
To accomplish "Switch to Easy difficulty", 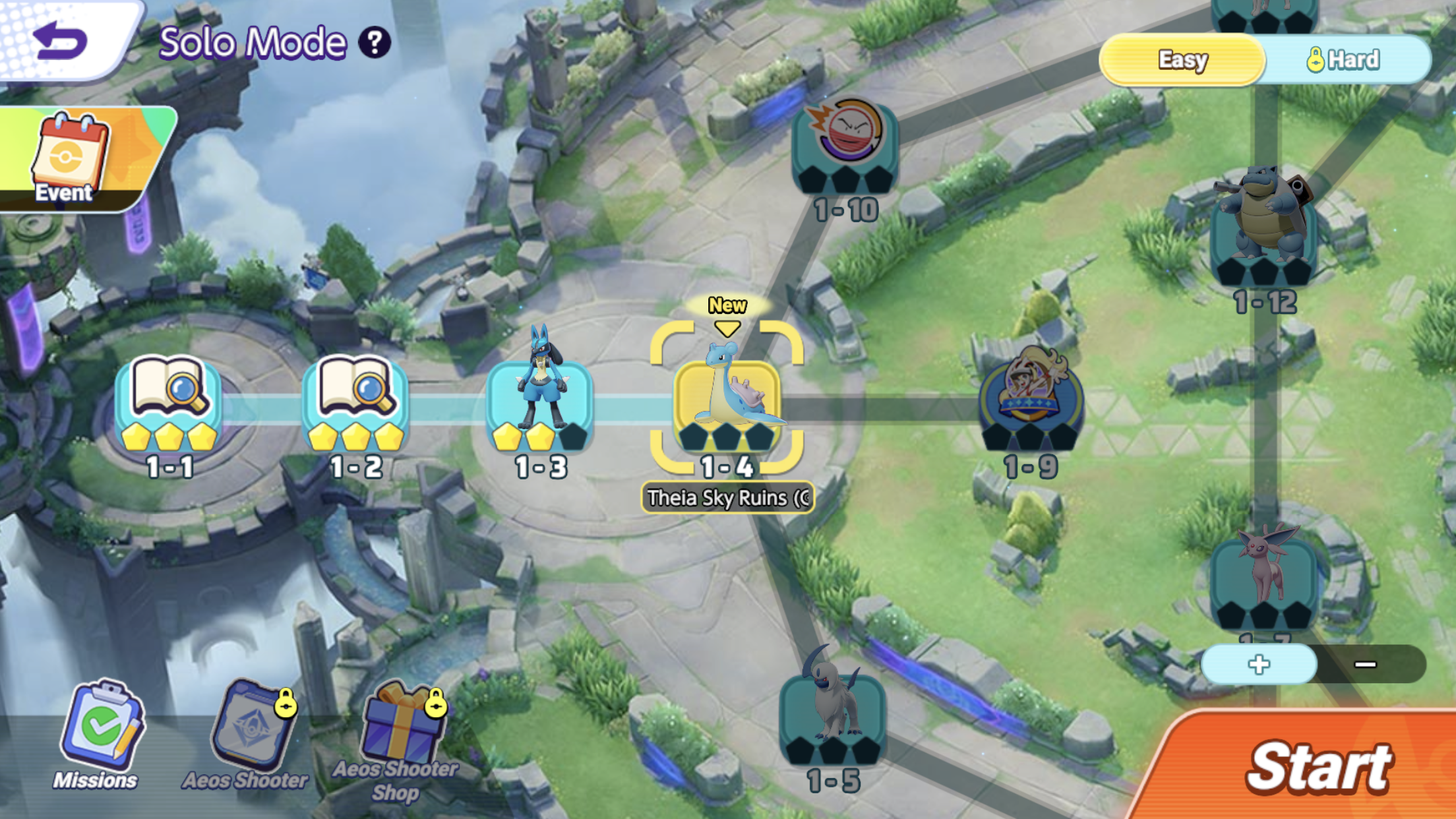I will point(1182,60).
